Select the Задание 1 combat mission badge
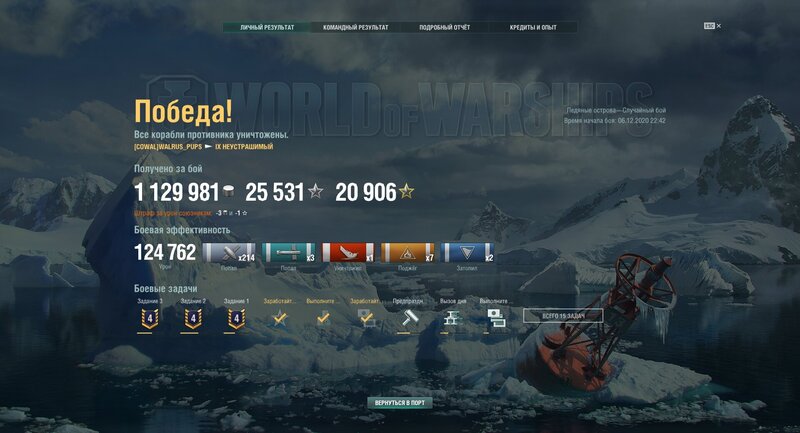Image resolution: width=800 pixels, height=433 pixels. click(x=236, y=318)
